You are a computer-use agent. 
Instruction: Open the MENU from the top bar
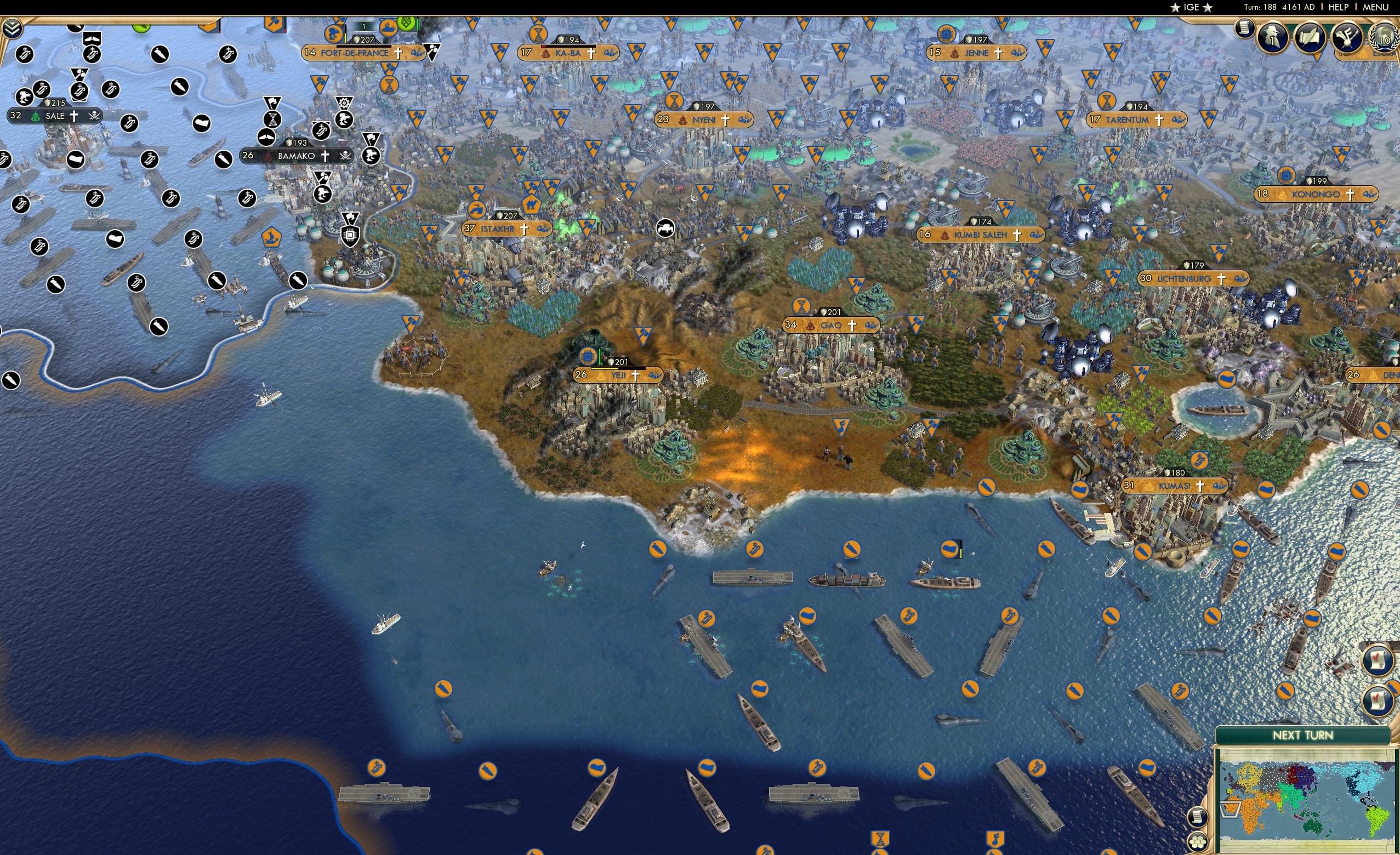coord(1378,7)
